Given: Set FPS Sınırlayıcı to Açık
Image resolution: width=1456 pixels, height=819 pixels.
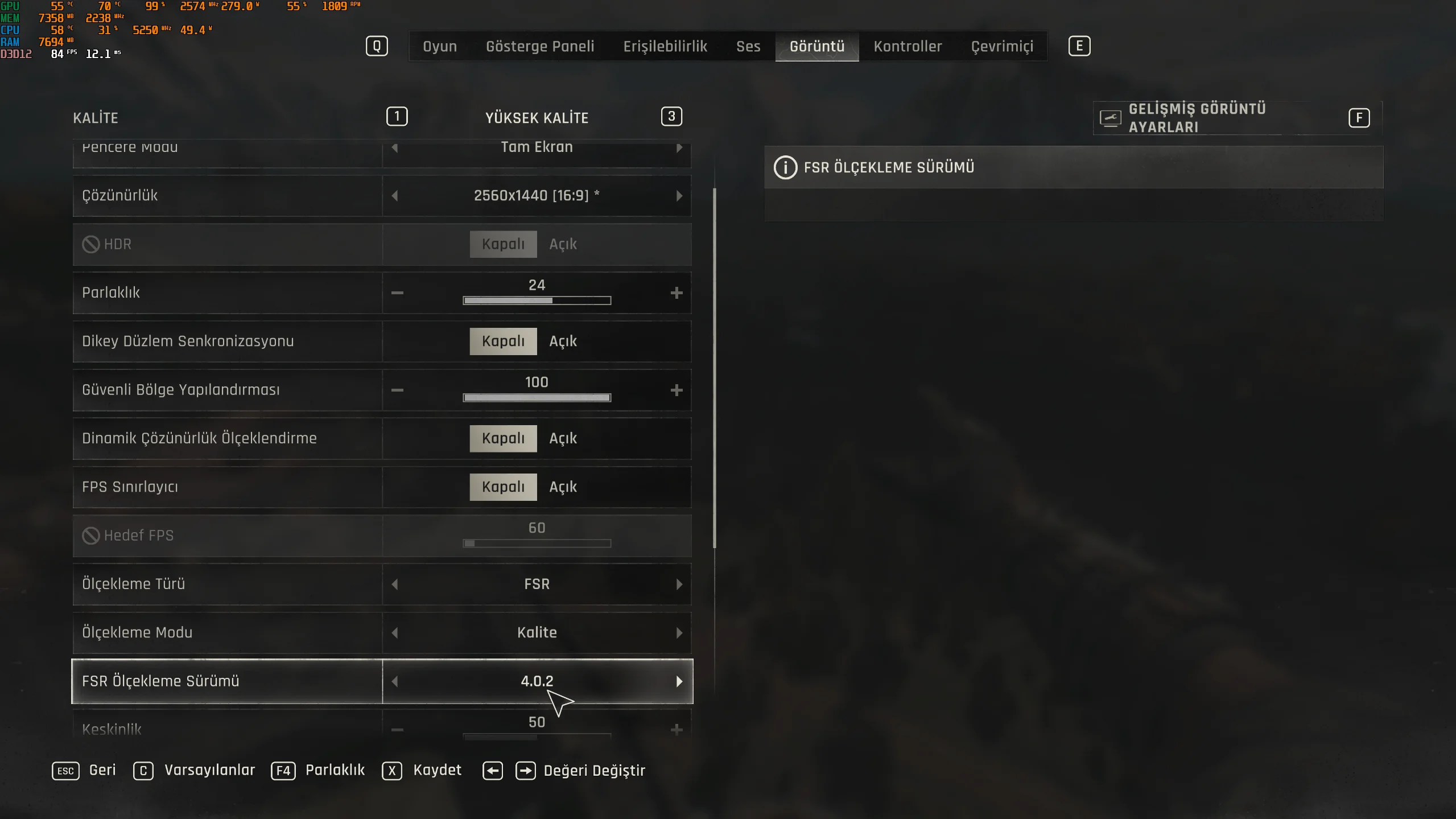Looking at the screenshot, I should [x=563, y=487].
